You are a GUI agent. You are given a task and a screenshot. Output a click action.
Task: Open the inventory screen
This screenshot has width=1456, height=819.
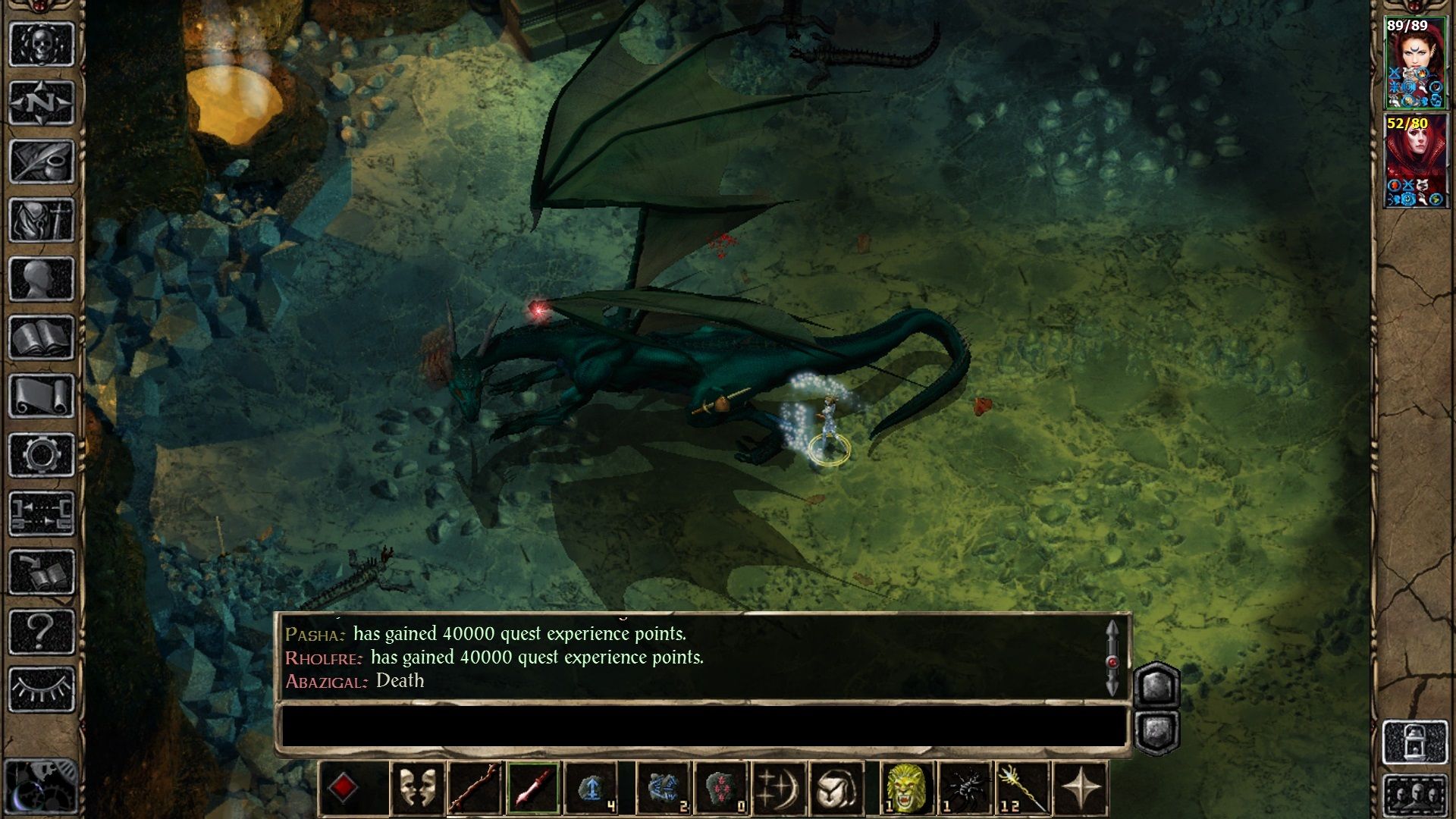click(x=42, y=220)
